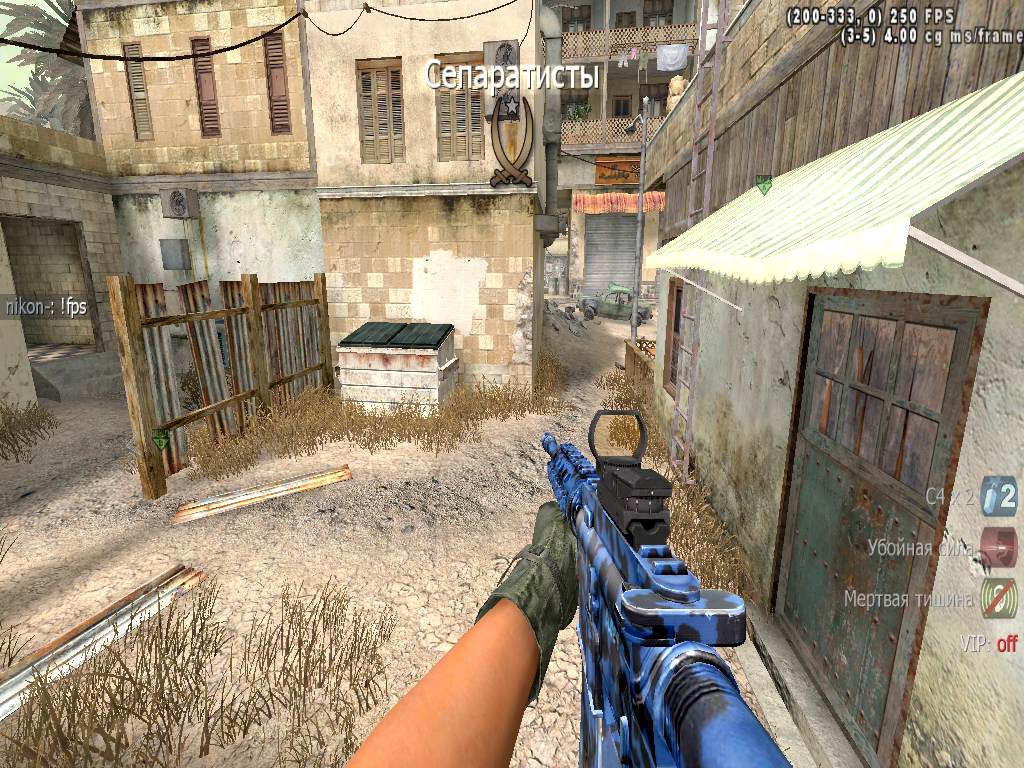Choose the Мертвая тишина perk icon
This screenshot has width=1024, height=768.
(998, 598)
